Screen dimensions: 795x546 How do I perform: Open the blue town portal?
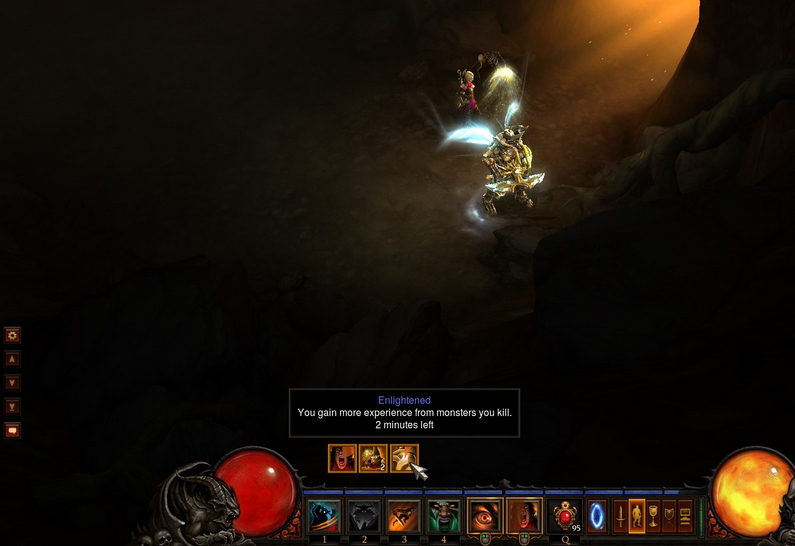597,516
